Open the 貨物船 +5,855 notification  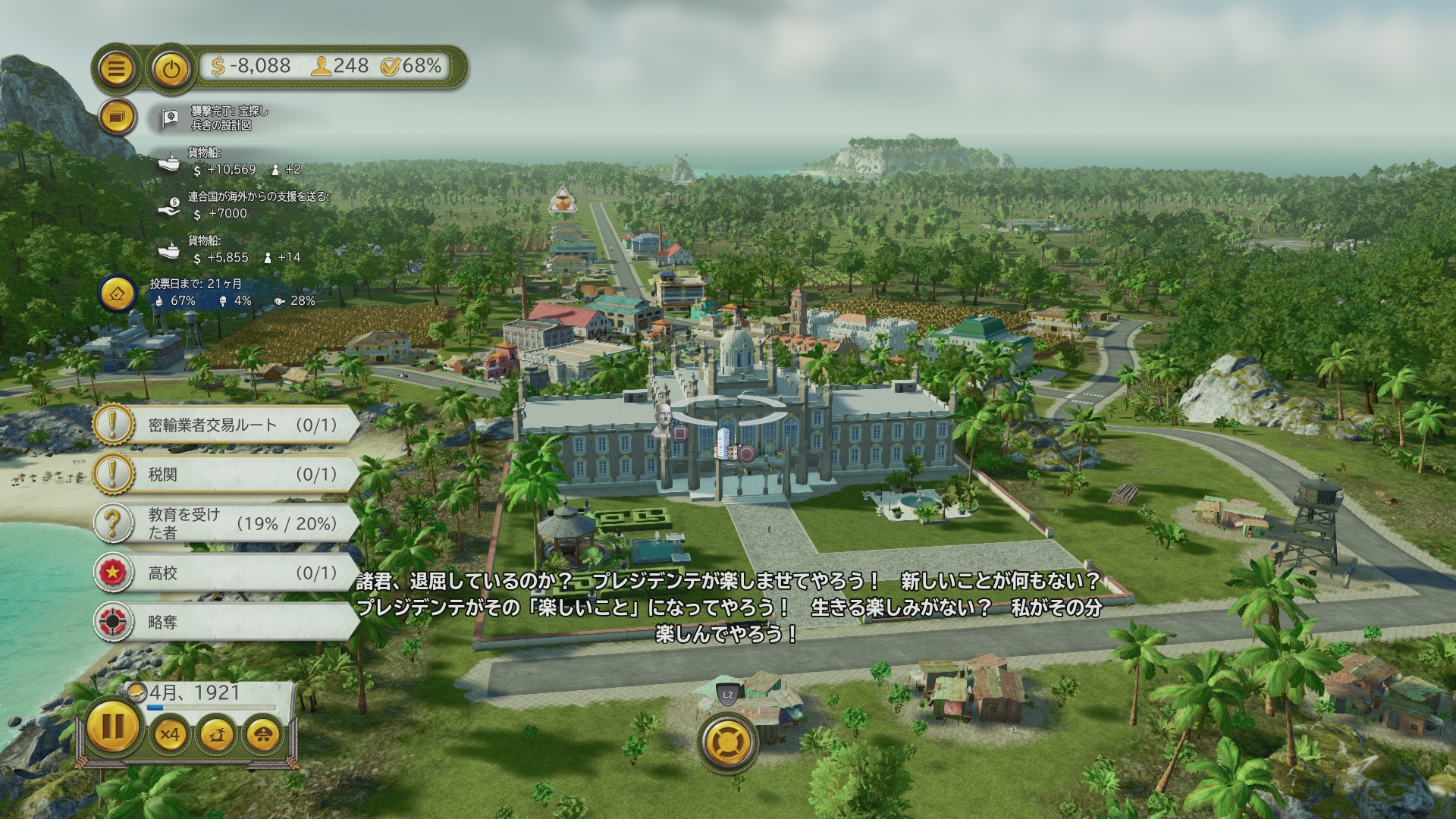(x=227, y=249)
